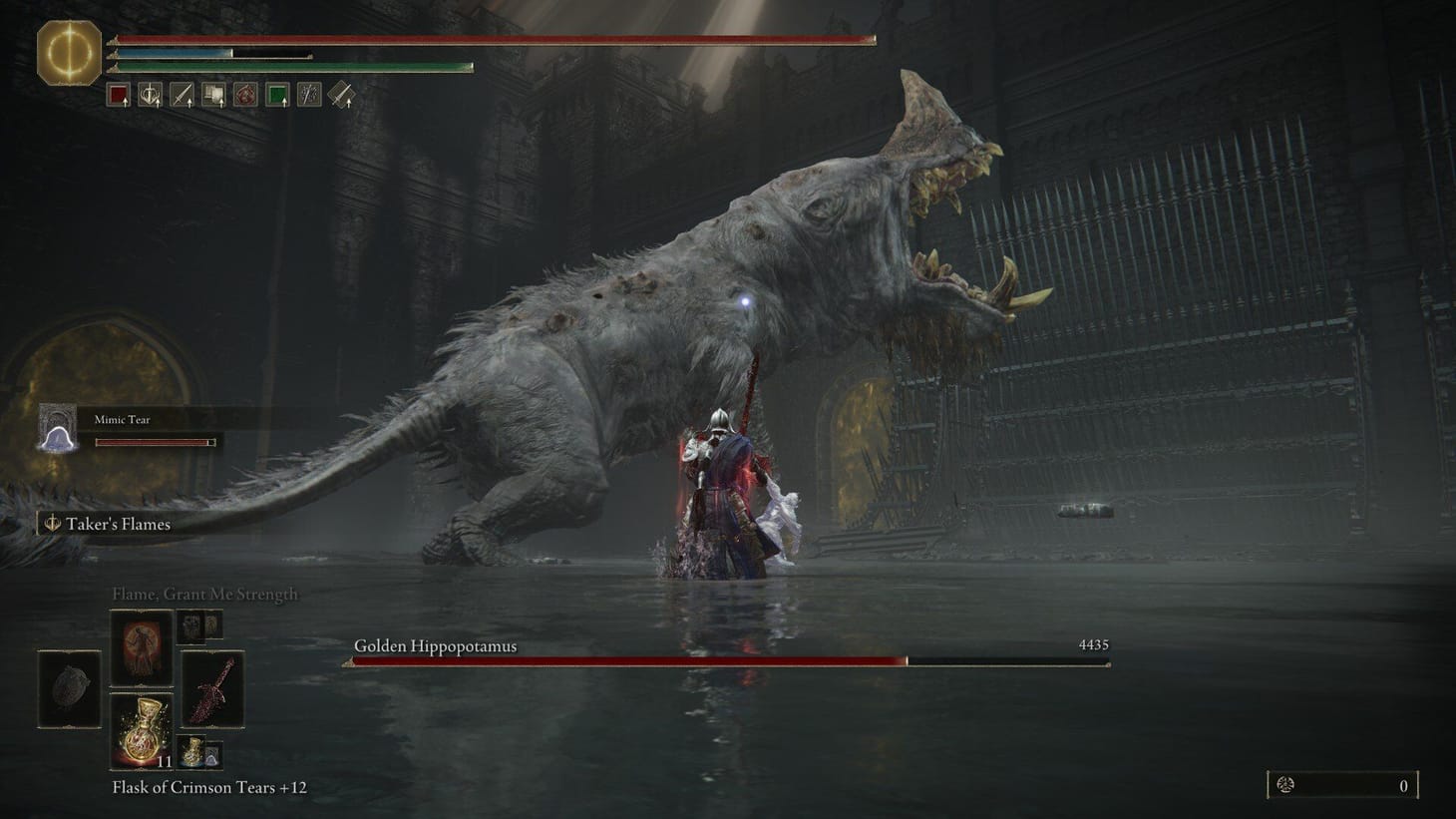
Task: Expand the stacked memorized spells thumbnail
Action: tap(198, 626)
